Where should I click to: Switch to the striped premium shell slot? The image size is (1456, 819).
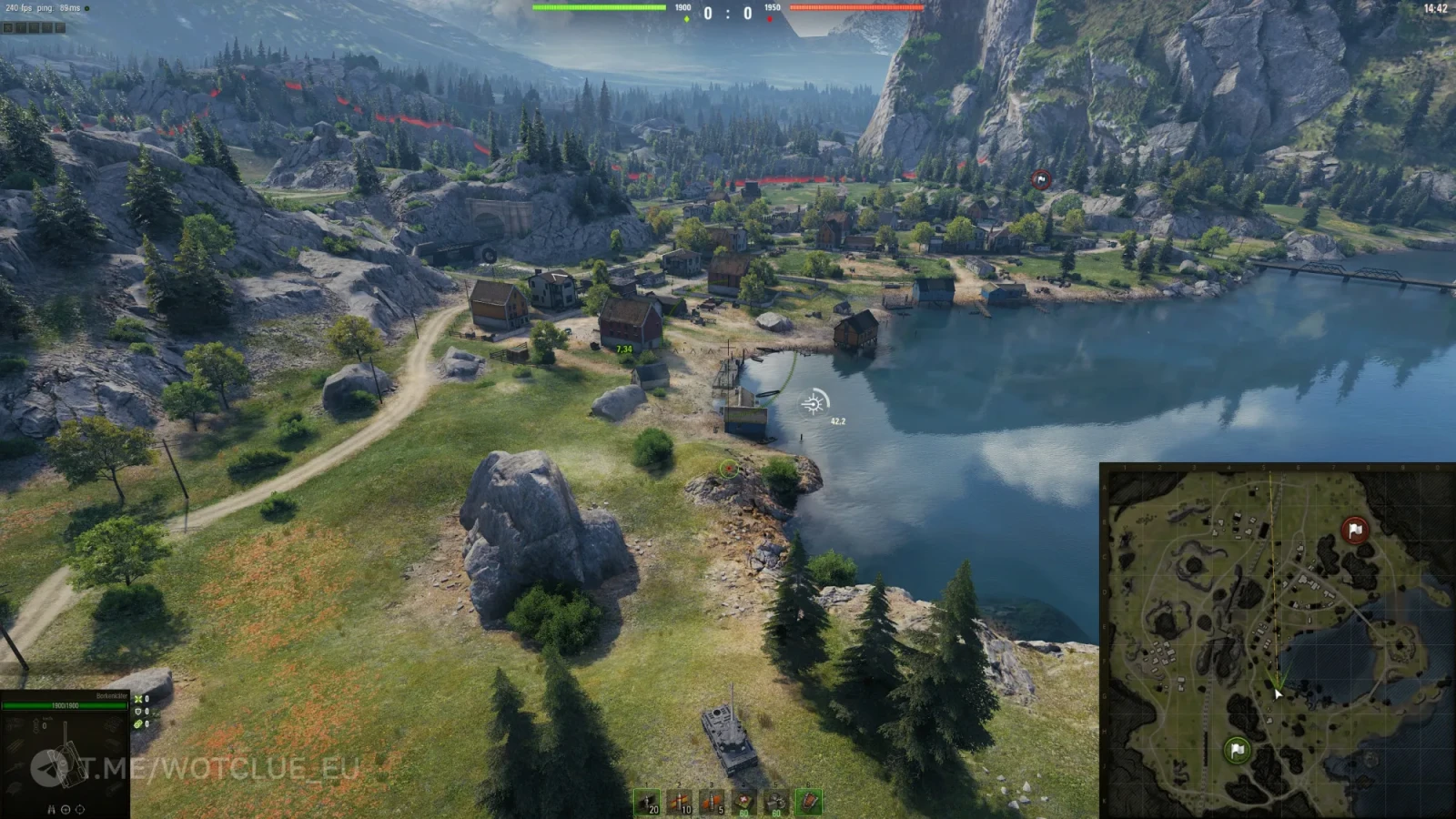[x=679, y=802]
